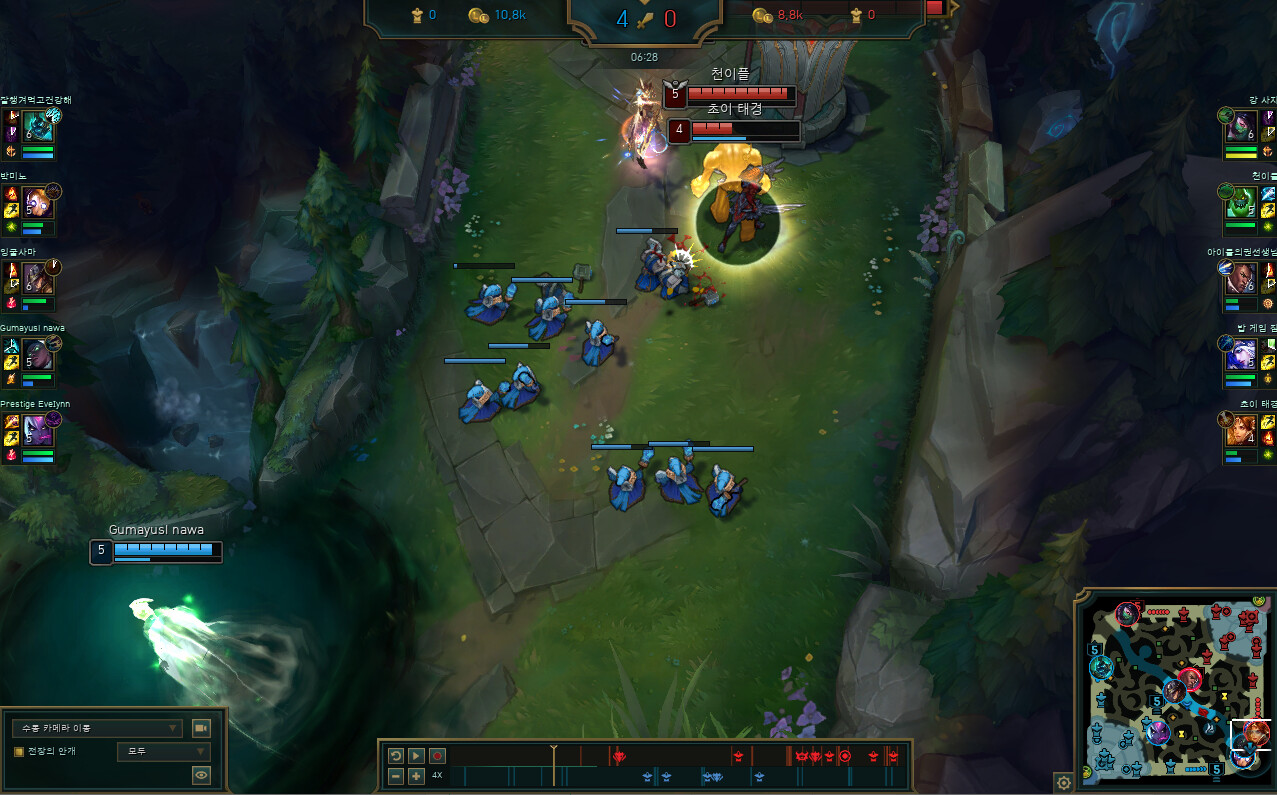Decrease playback speed with the minus button
The width and height of the screenshot is (1277, 795).
tap(396, 776)
